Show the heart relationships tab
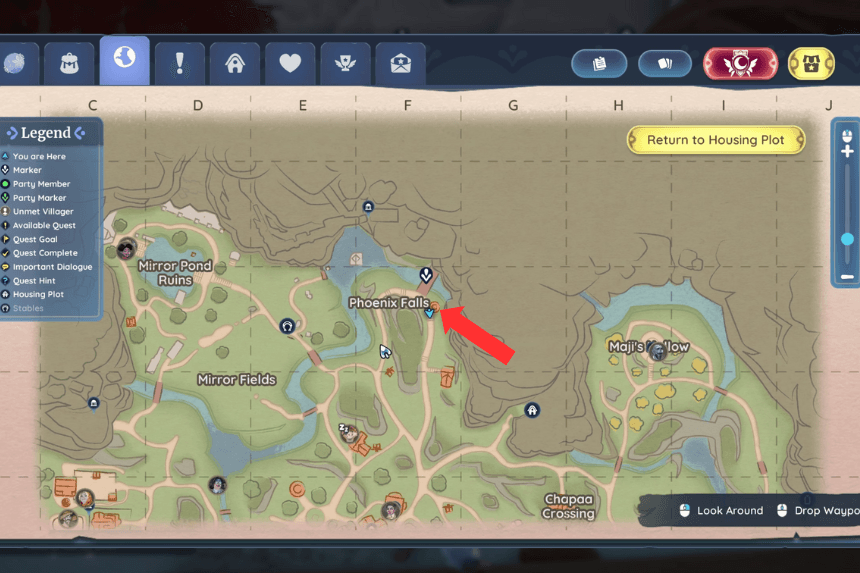Viewport: 860px width, 573px height. tap(290, 63)
